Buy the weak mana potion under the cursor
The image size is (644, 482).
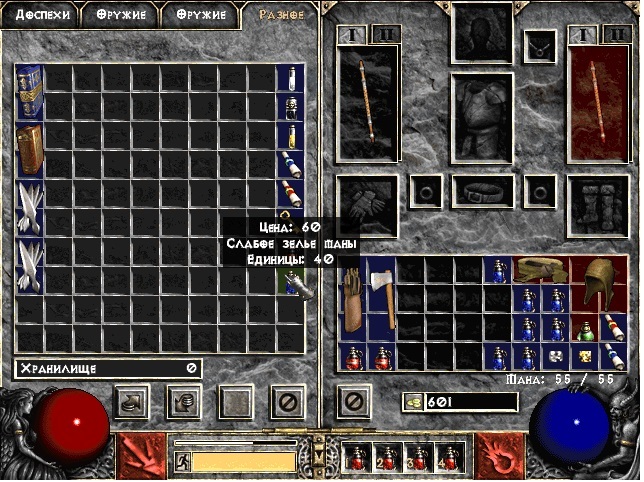pos(290,282)
